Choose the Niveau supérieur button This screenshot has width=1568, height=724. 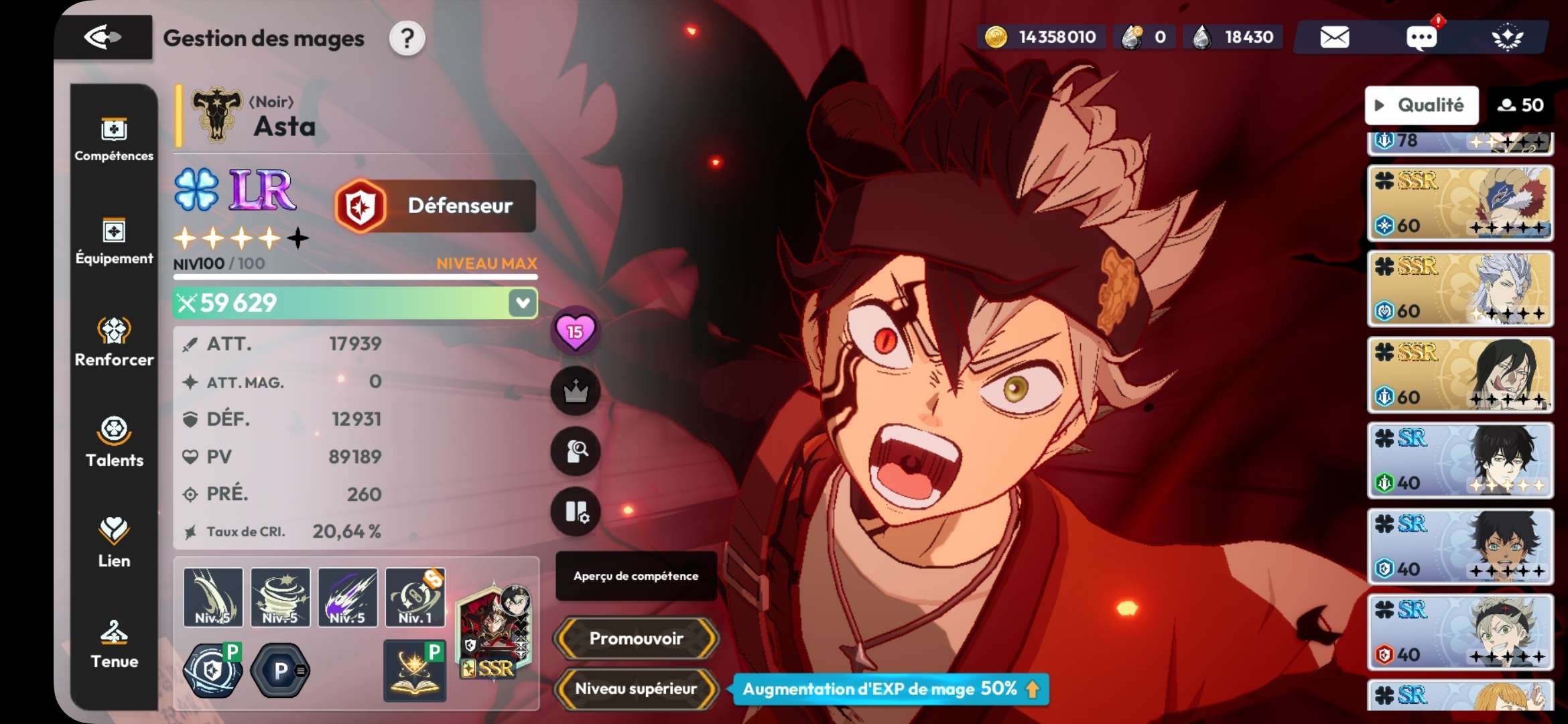click(636, 688)
